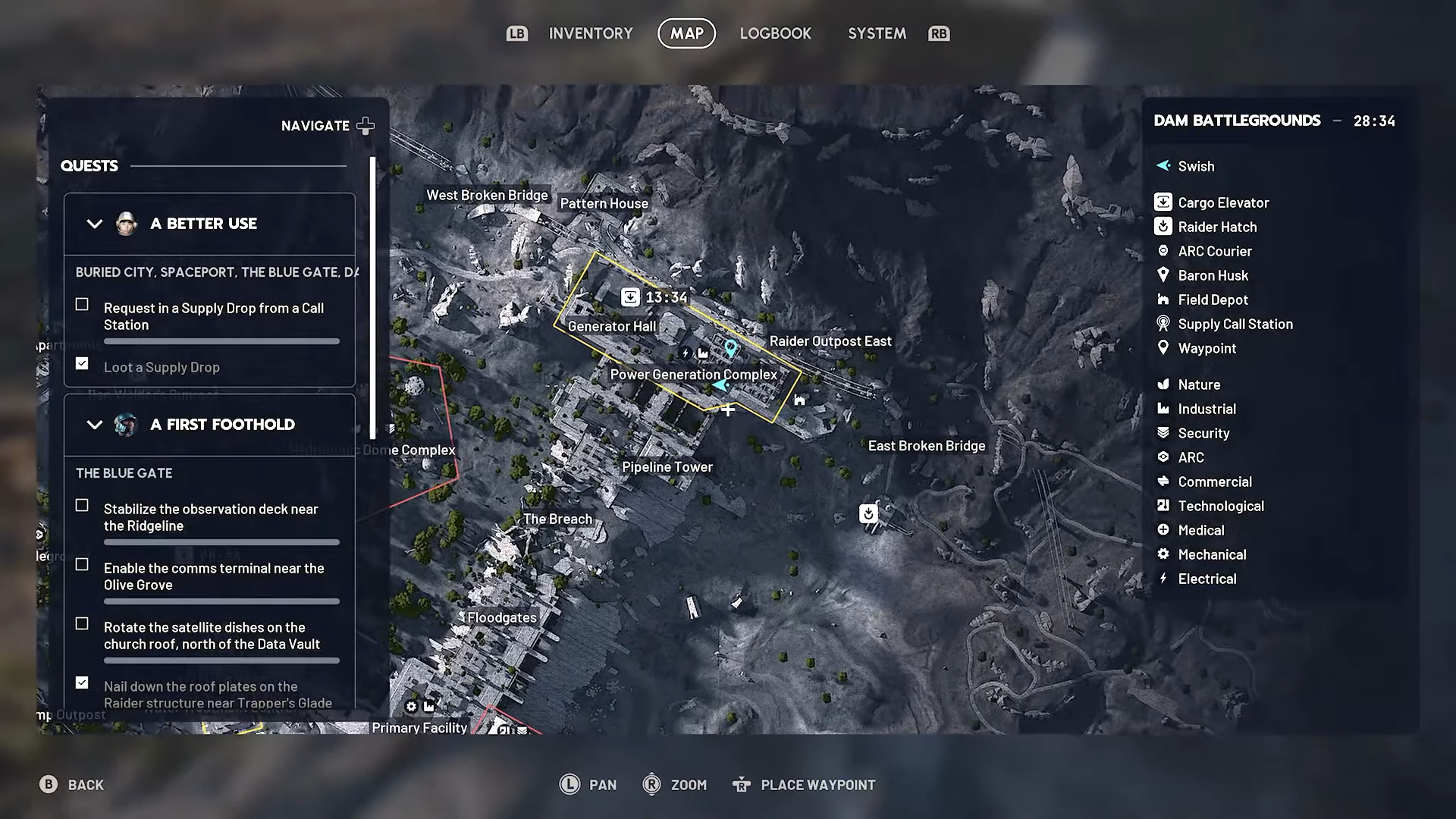Image resolution: width=1456 pixels, height=819 pixels.
Task: Toggle the Raider Hatch legend entry
Action: pyautogui.click(x=1216, y=227)
